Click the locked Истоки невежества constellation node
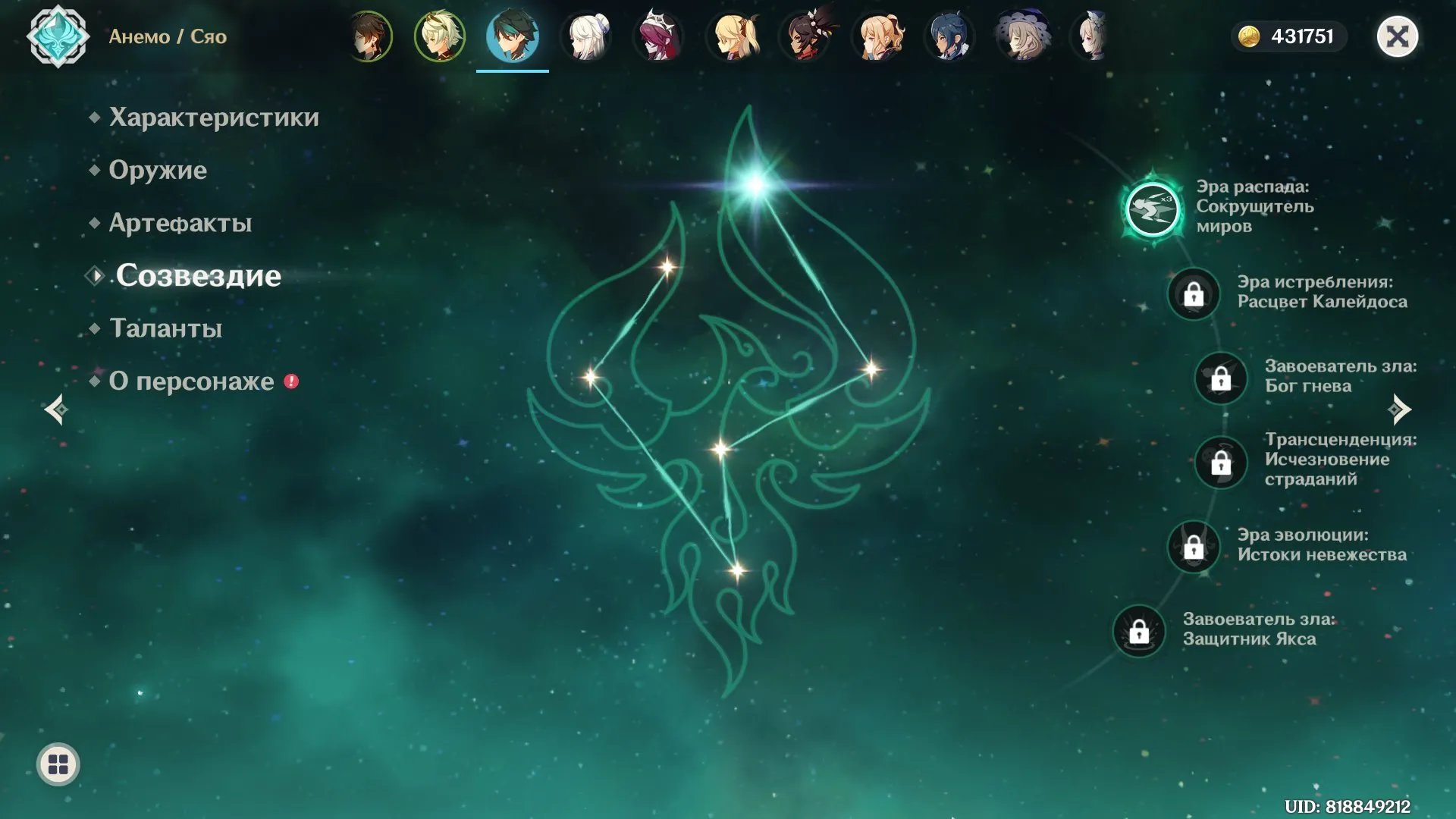Viewport: 1456px width, 819px height. coord(1195,548)
